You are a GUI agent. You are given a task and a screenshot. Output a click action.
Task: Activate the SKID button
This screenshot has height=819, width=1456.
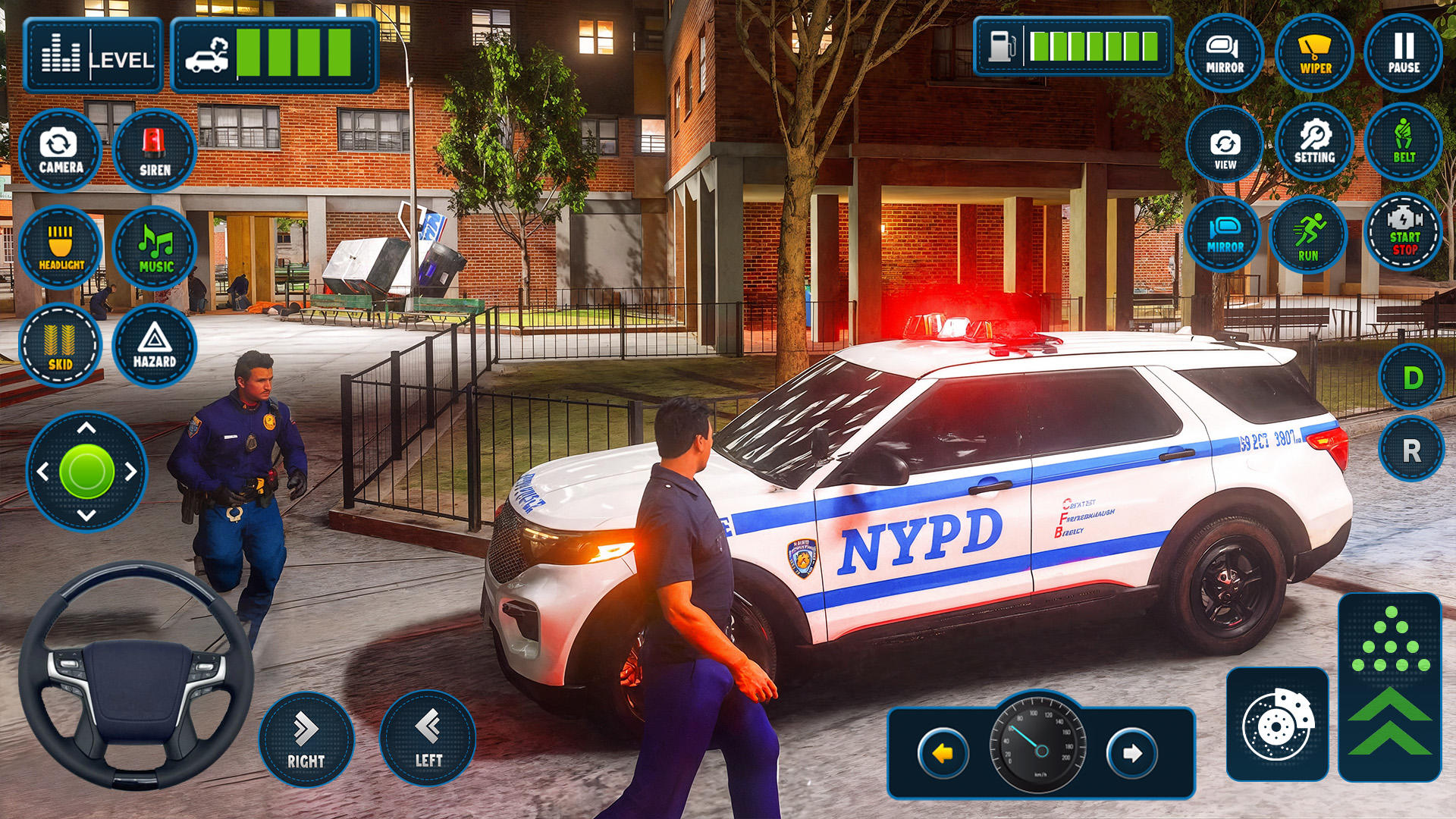click(60, 345)
